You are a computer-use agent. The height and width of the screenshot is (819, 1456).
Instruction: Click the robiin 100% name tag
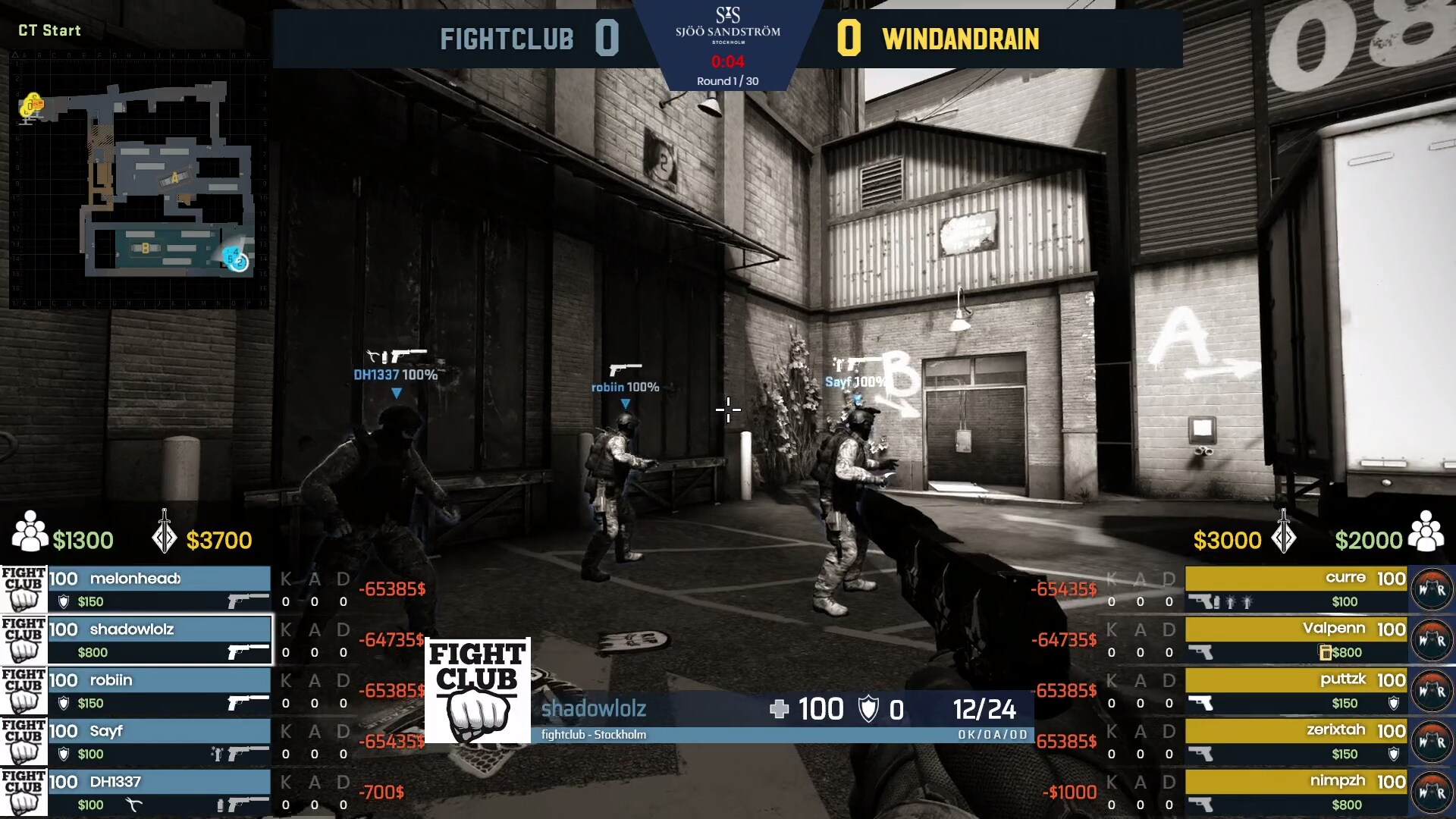coord(625,388)
